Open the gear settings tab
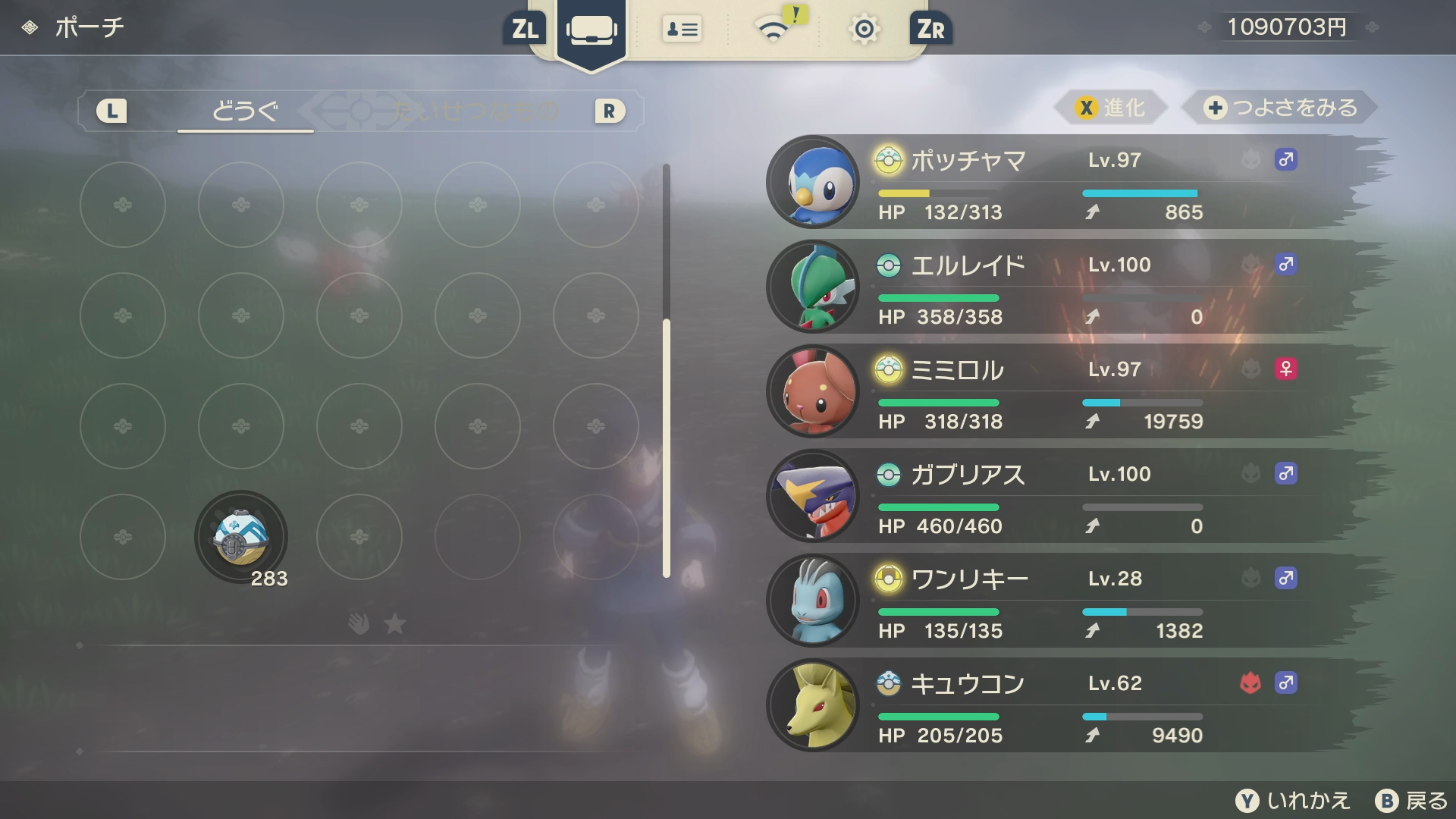Image resolution: width=1456 pixels, height=819 pixels. pyautogui.click(x=864, y=30)
